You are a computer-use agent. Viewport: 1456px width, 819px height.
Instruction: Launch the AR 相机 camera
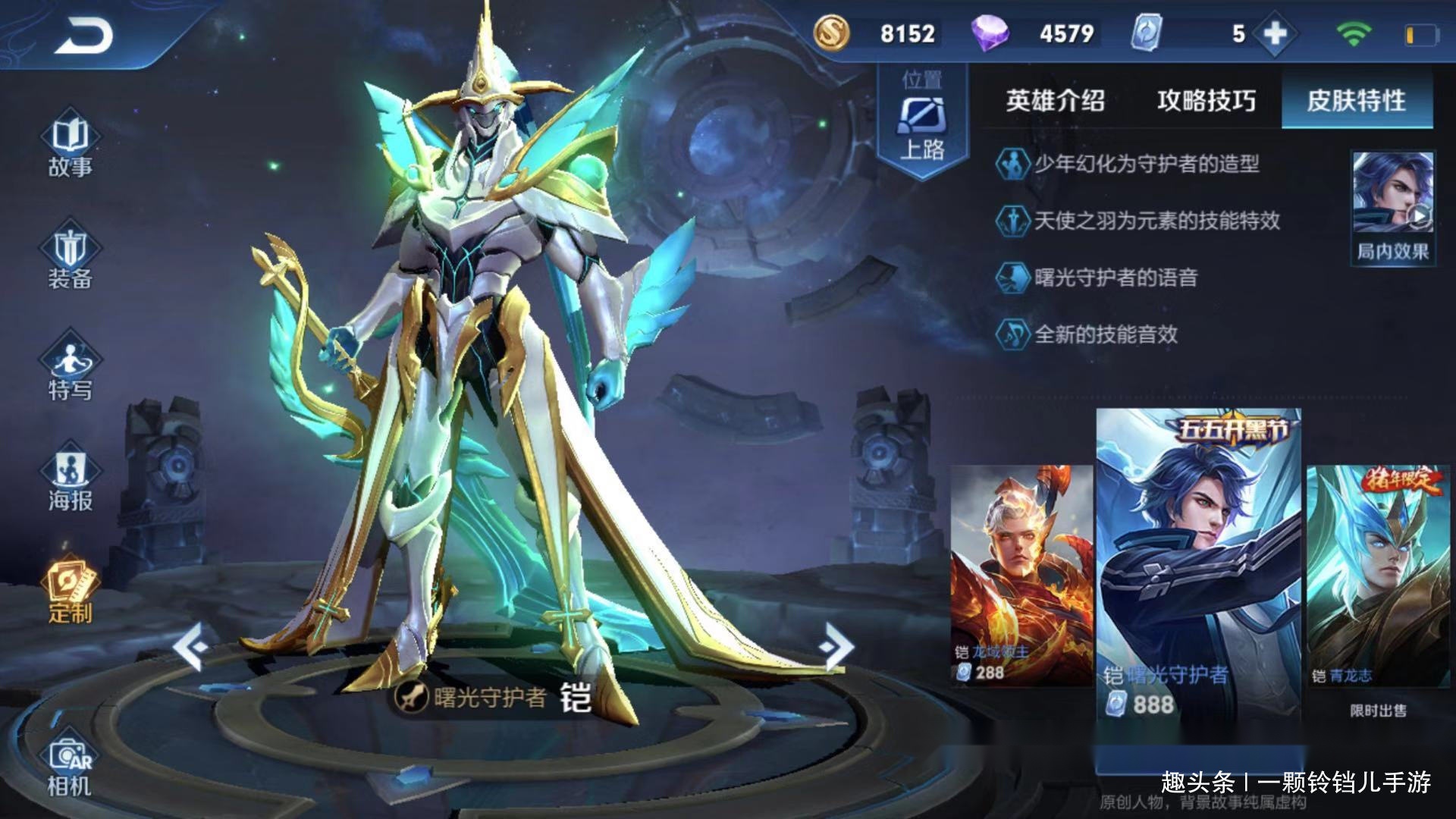[x=70, y=766]
